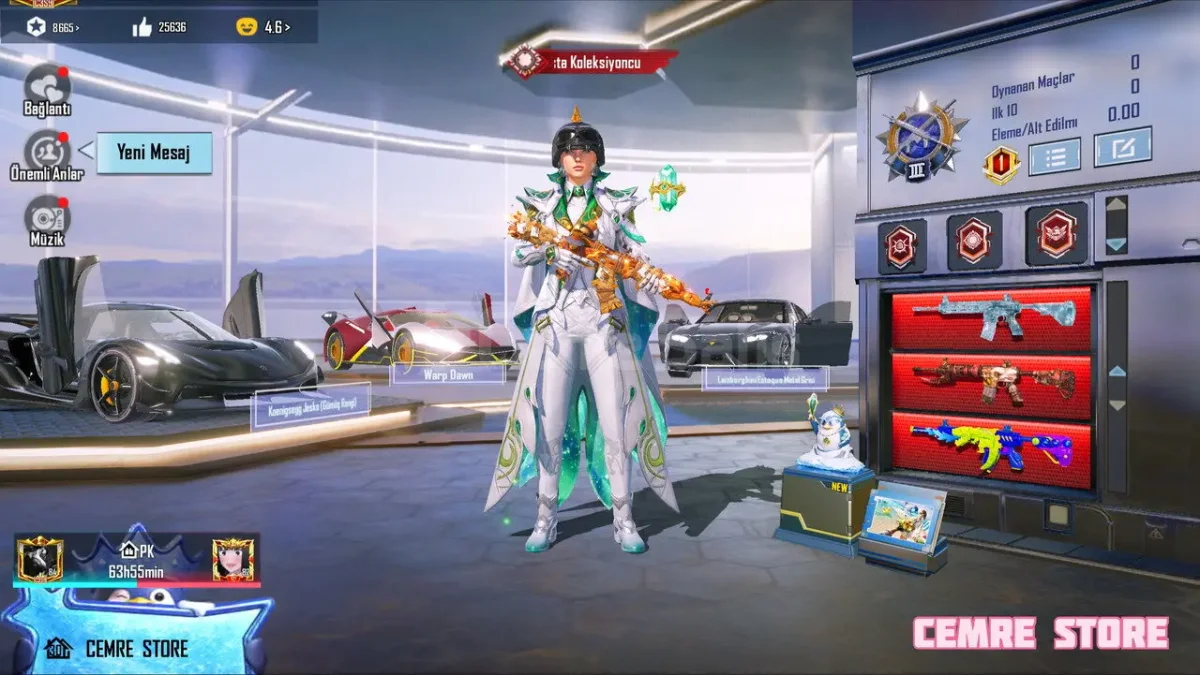Open the Koenigsegg Jesko vehicle label
This screenshot has height=675, width=1200.
[311, 406]
